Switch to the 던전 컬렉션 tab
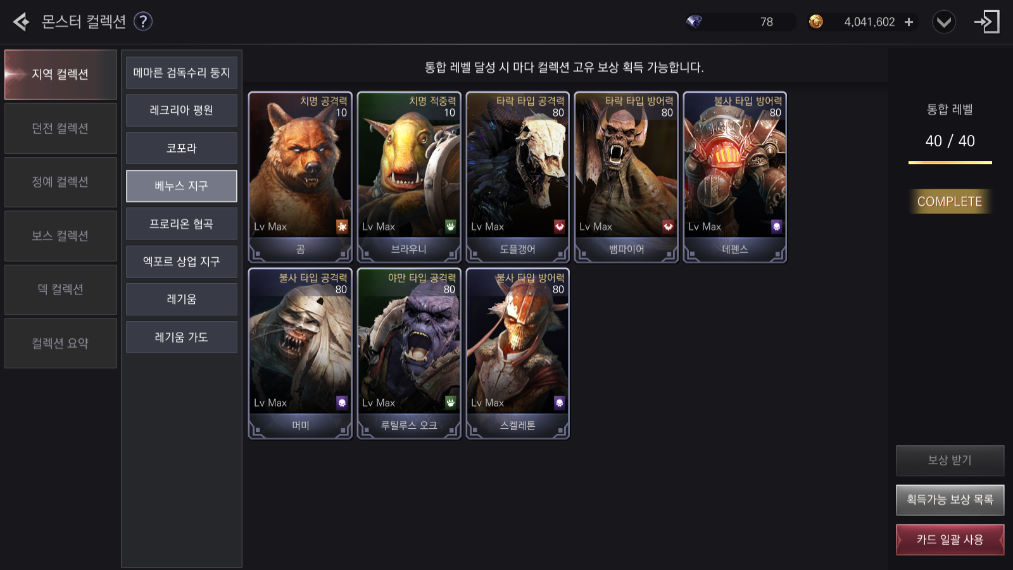 [60, 128]
